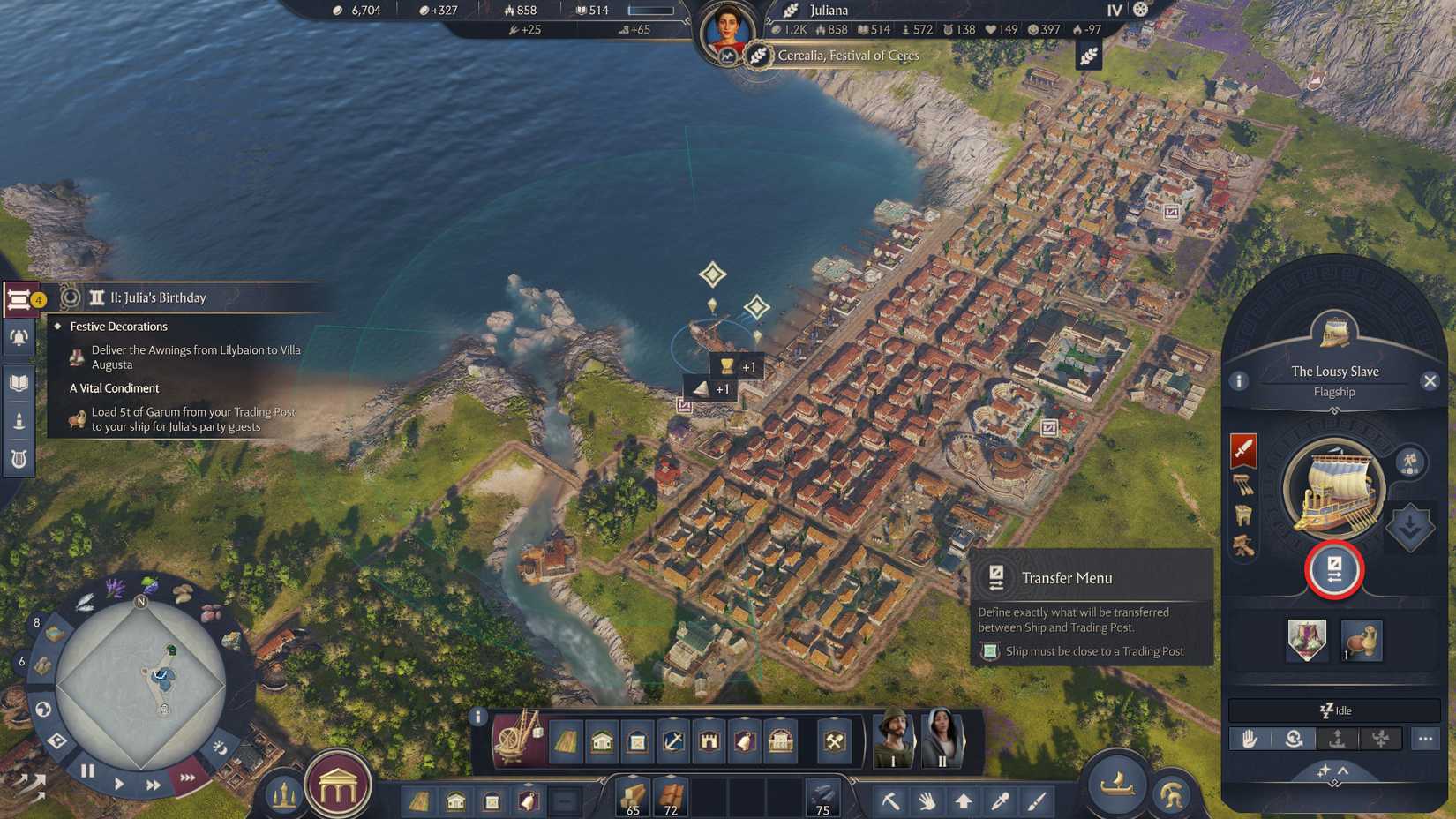
Task: Open the settings gear menu at top right
Action: pos(1141,10)
